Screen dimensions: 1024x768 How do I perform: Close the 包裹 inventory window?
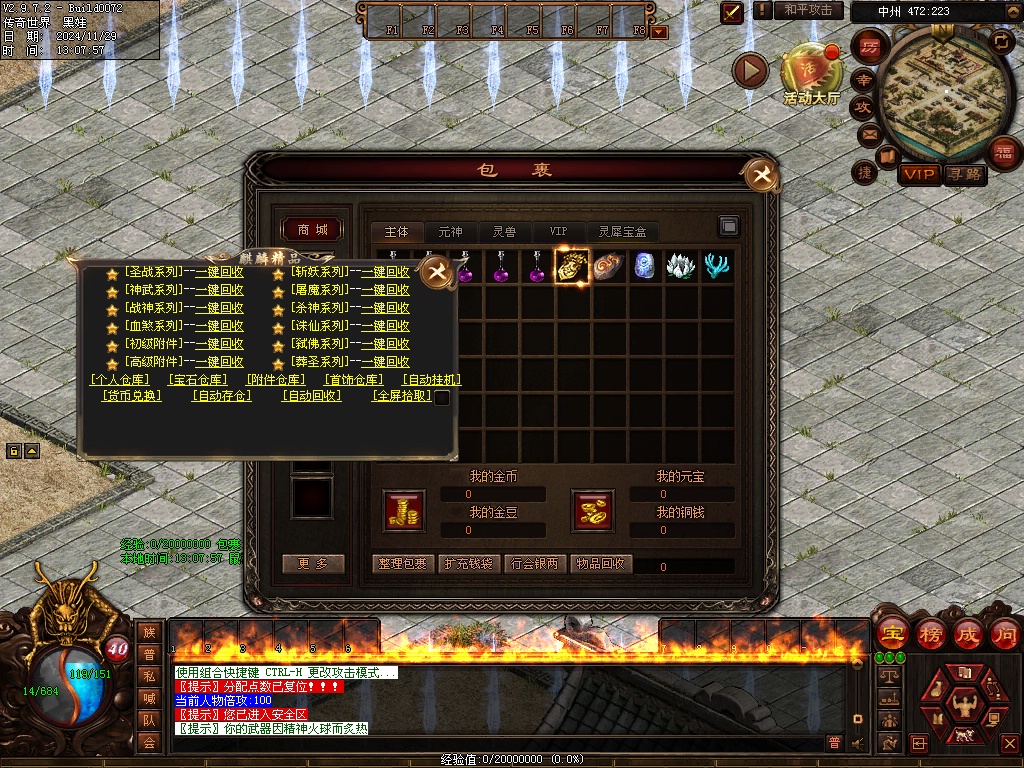coord(762,177)
